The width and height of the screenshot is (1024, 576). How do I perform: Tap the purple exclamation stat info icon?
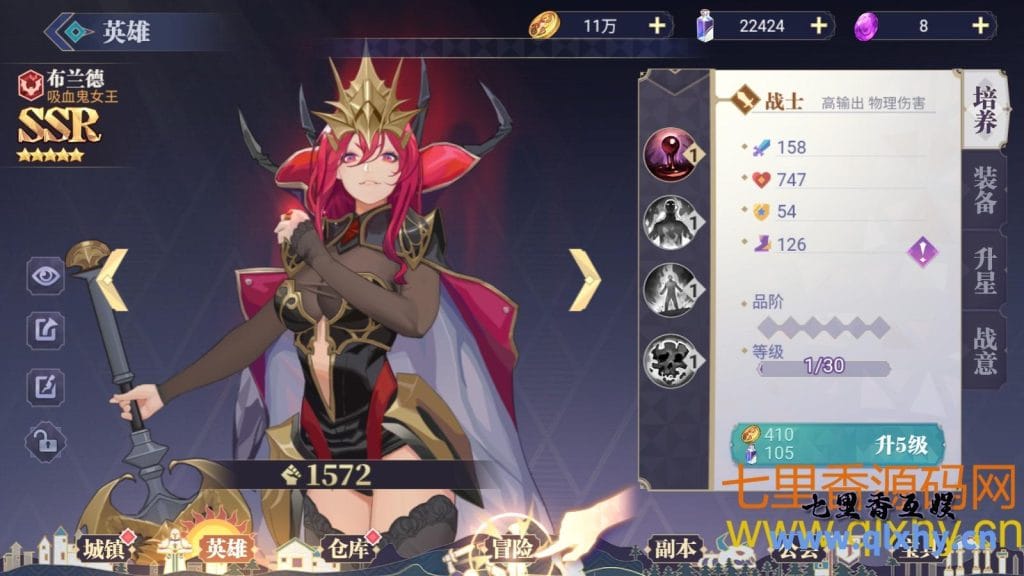(922, 251)
